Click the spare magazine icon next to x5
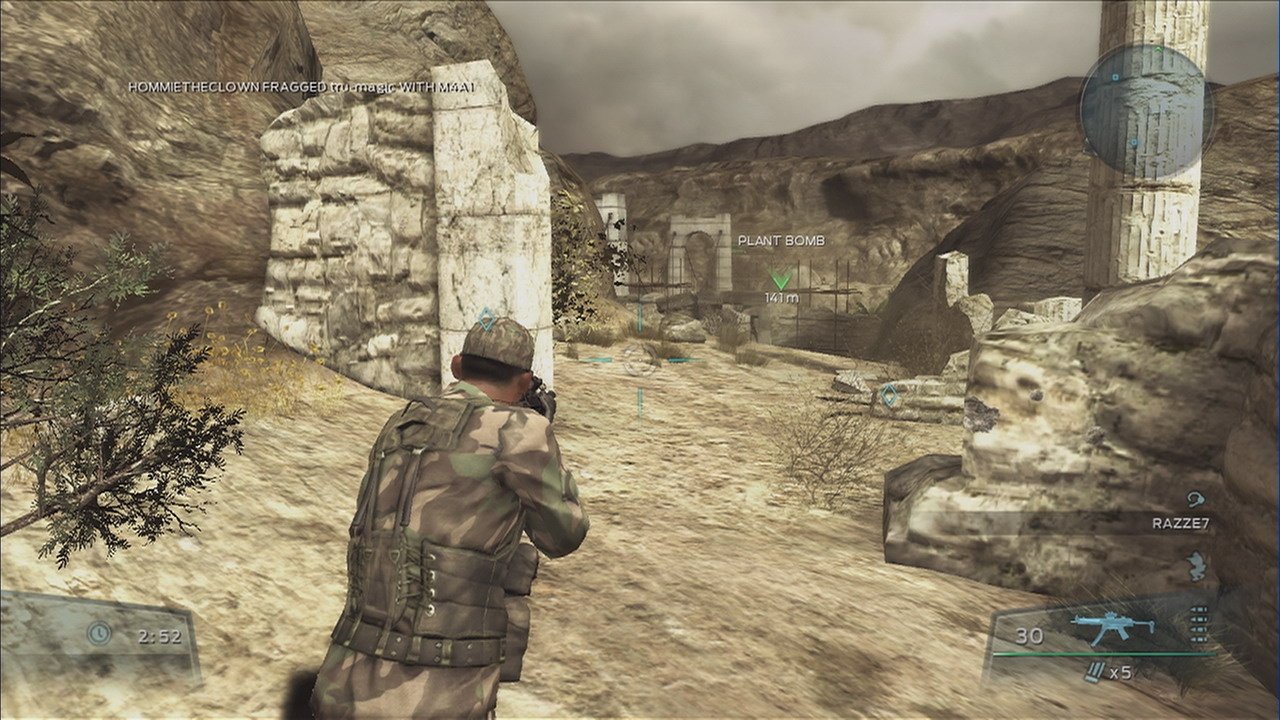 [1094, 670]
